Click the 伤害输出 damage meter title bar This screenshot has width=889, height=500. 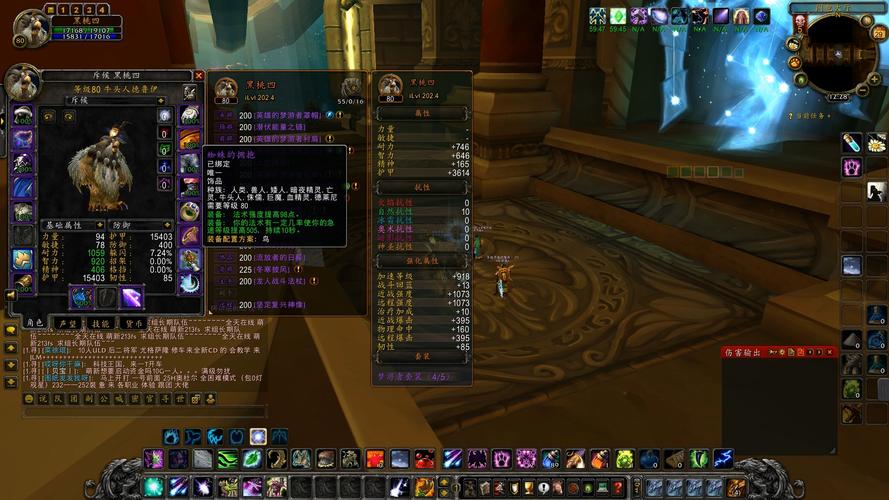[760, 352]
